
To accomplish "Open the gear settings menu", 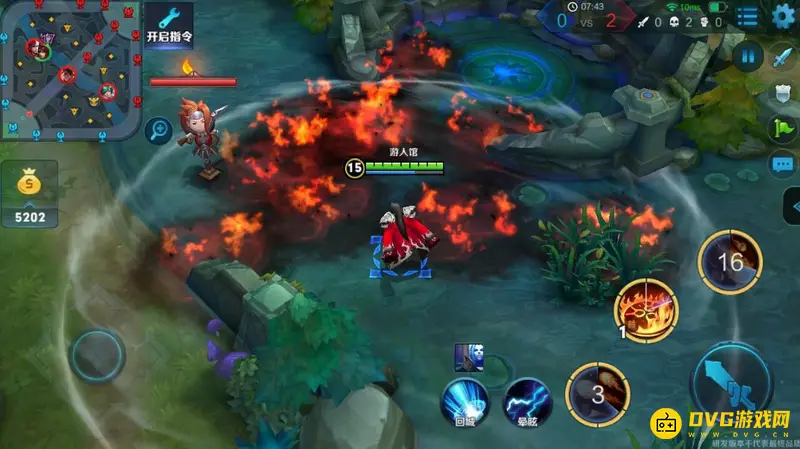I will 783,16.
